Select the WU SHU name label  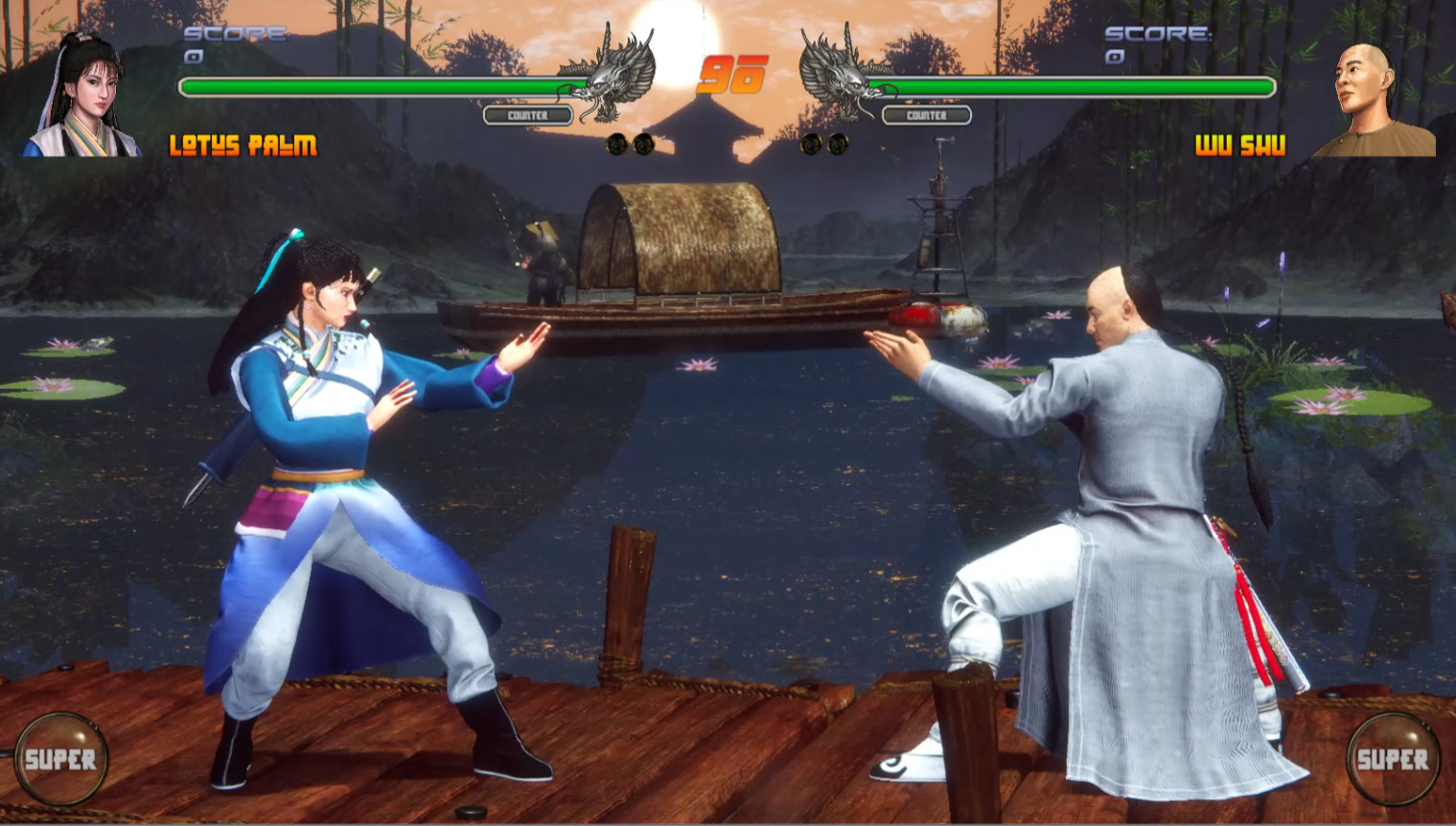pos(1241,148)
